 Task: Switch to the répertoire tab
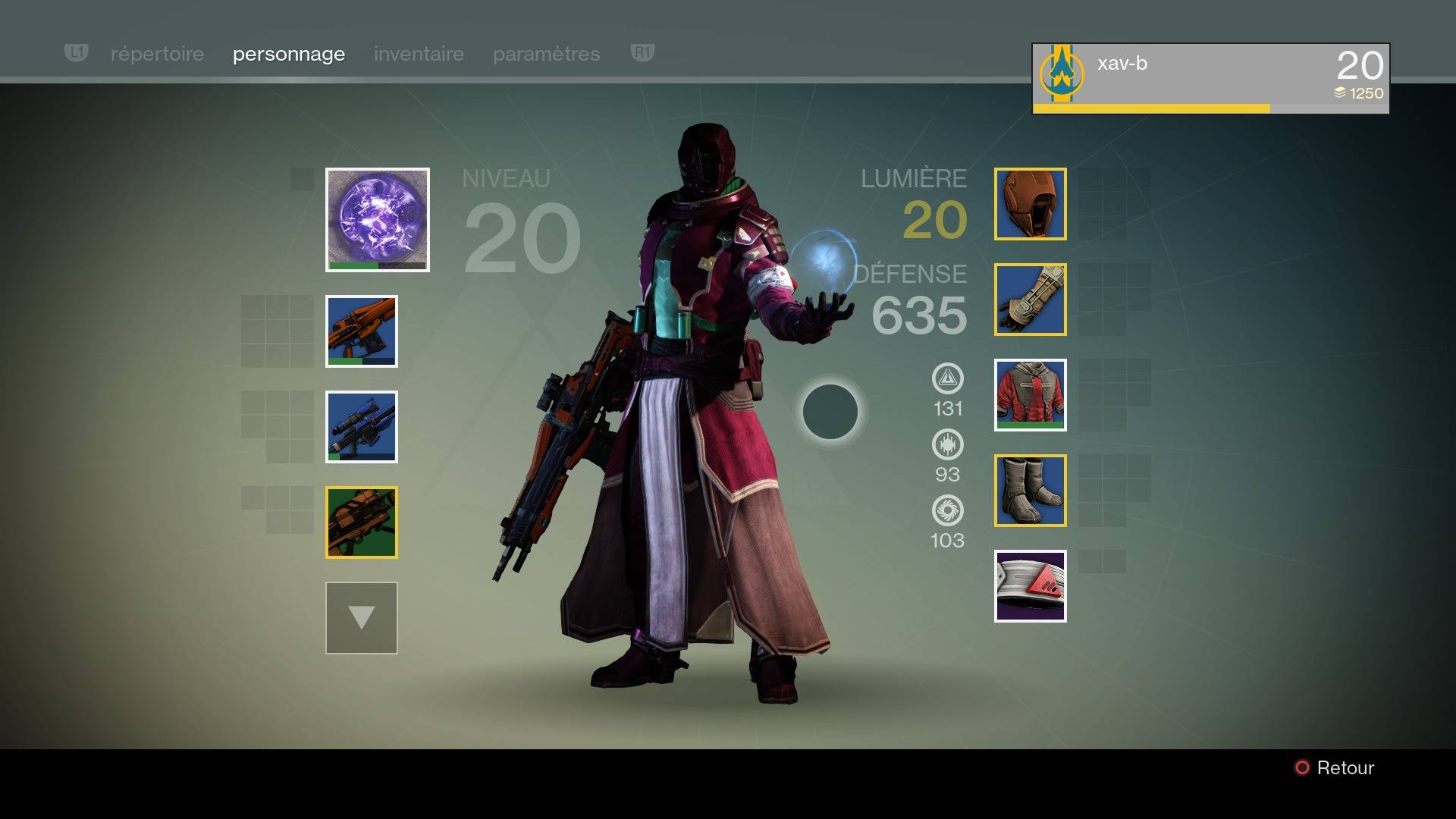pyautogui.click(x=157, y=54)
